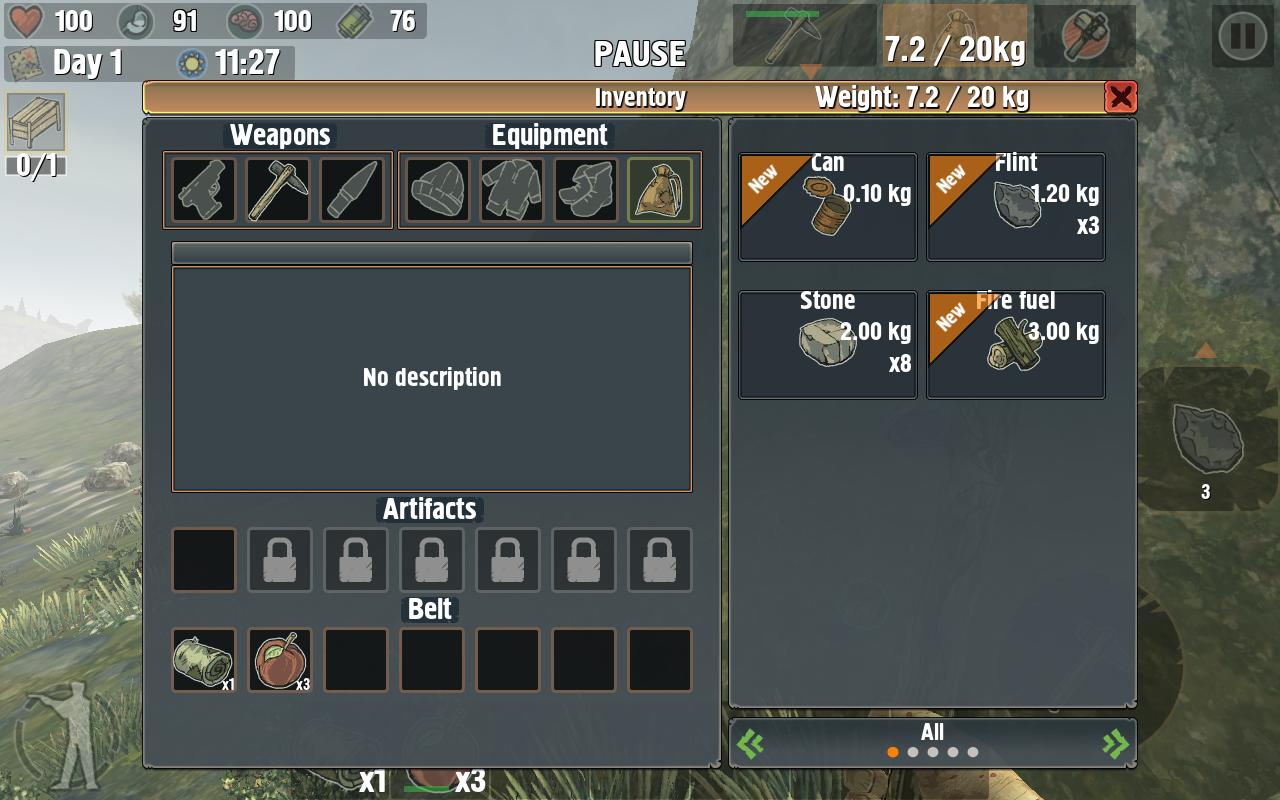This screenshot has height=800, width=1280.
Task: Open the crate crafting icon
Action: click(36, 123)
